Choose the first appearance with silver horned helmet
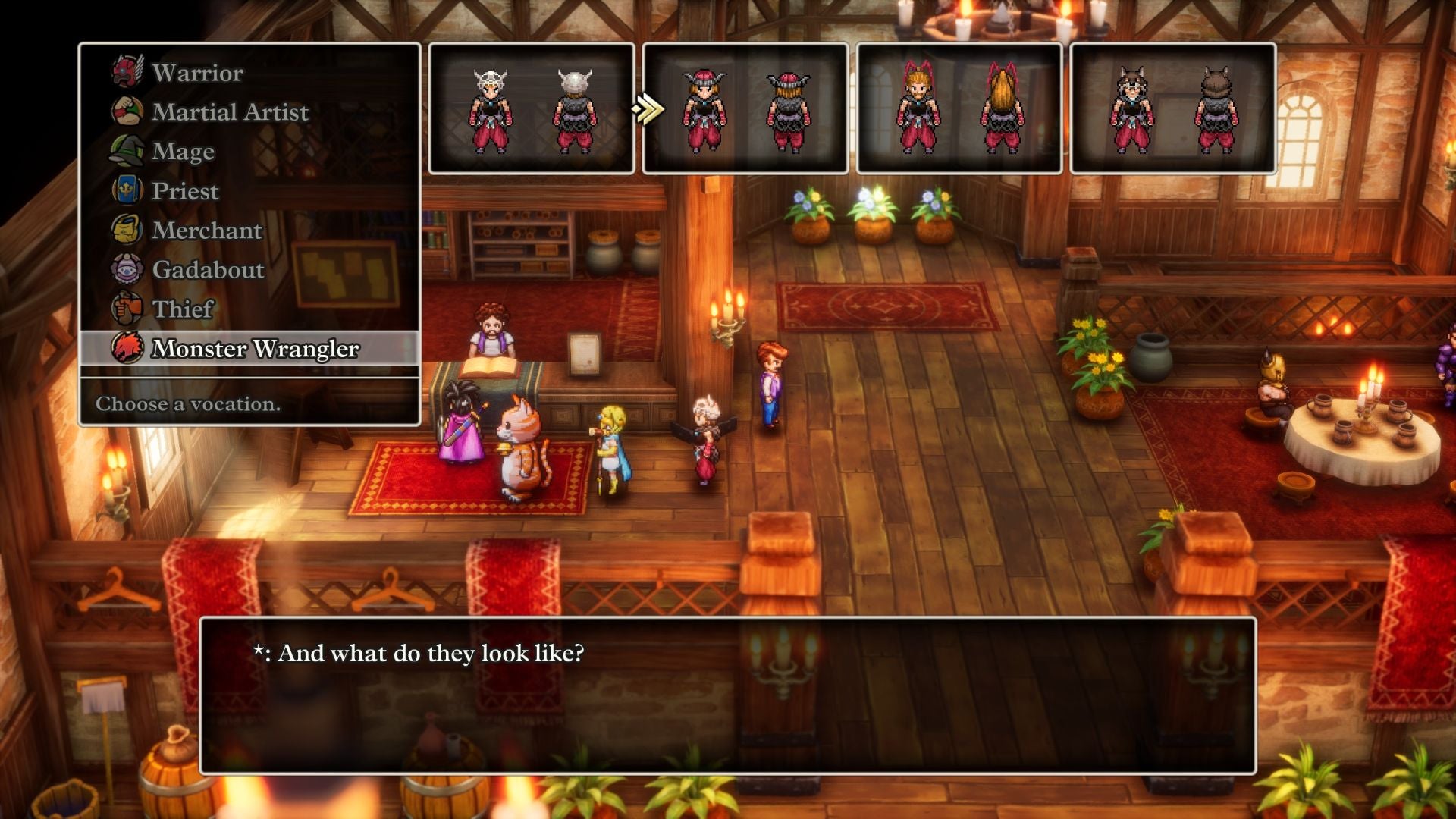Image resolution: width=1456 pixels, height=819 pixels. coord(531,110)
